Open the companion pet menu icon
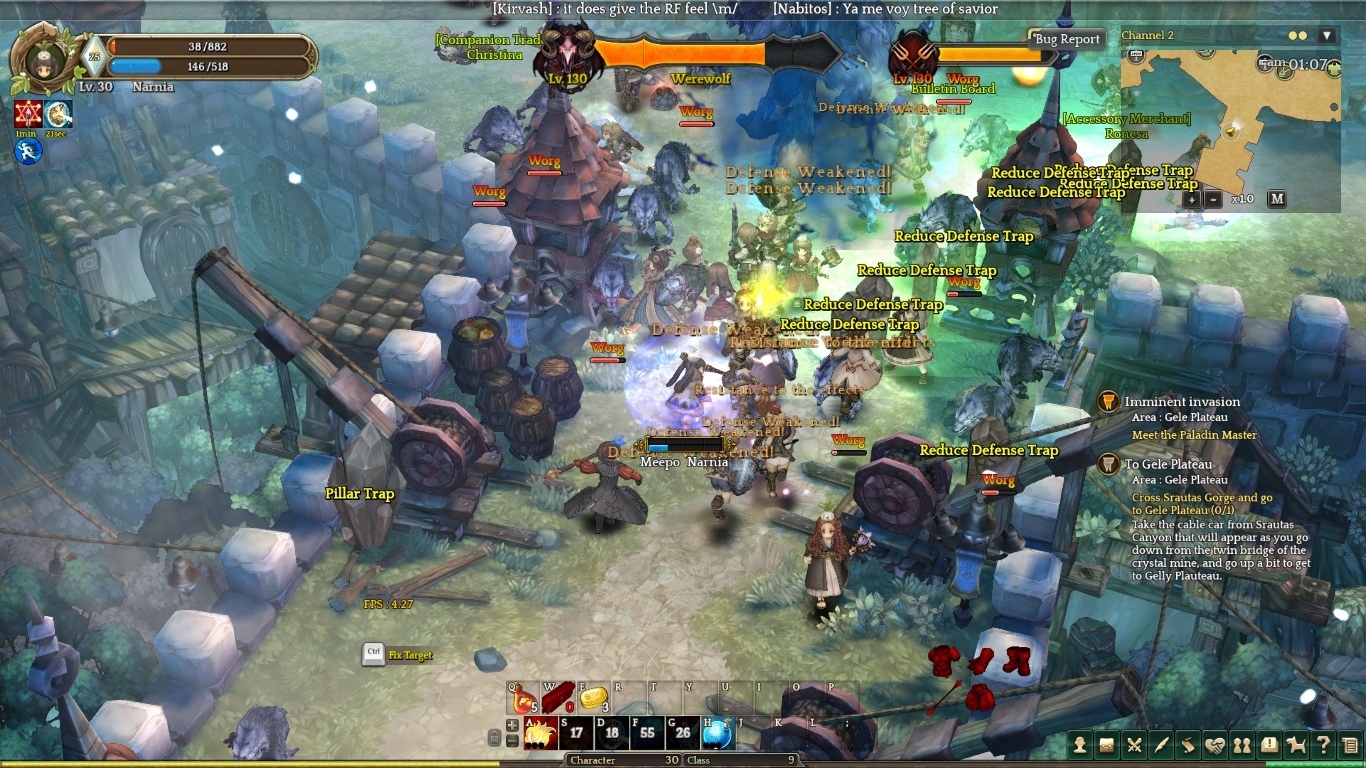 tap(1296, 744)
